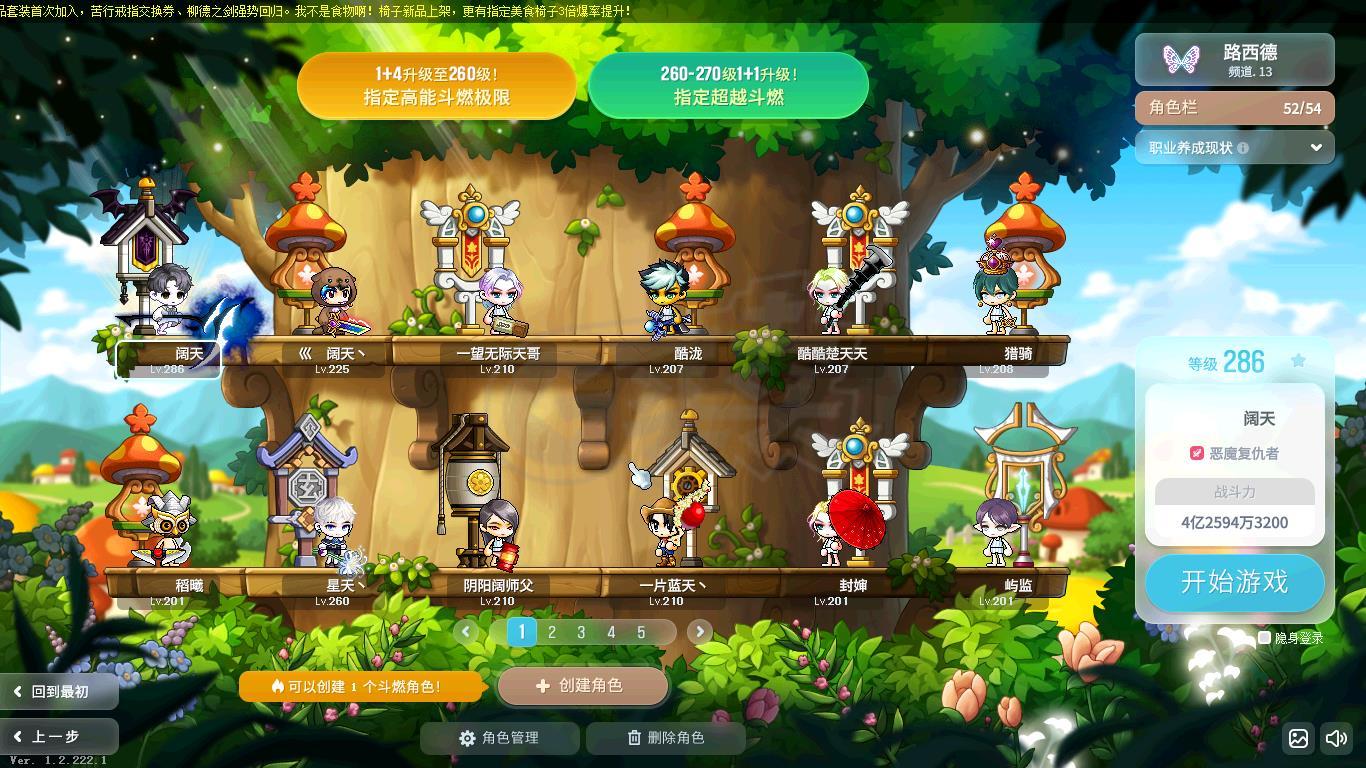Toggle the 隐身登录 invisible login checkbox
Screen dimensions: 1366x768
(x=1264, y=637)
